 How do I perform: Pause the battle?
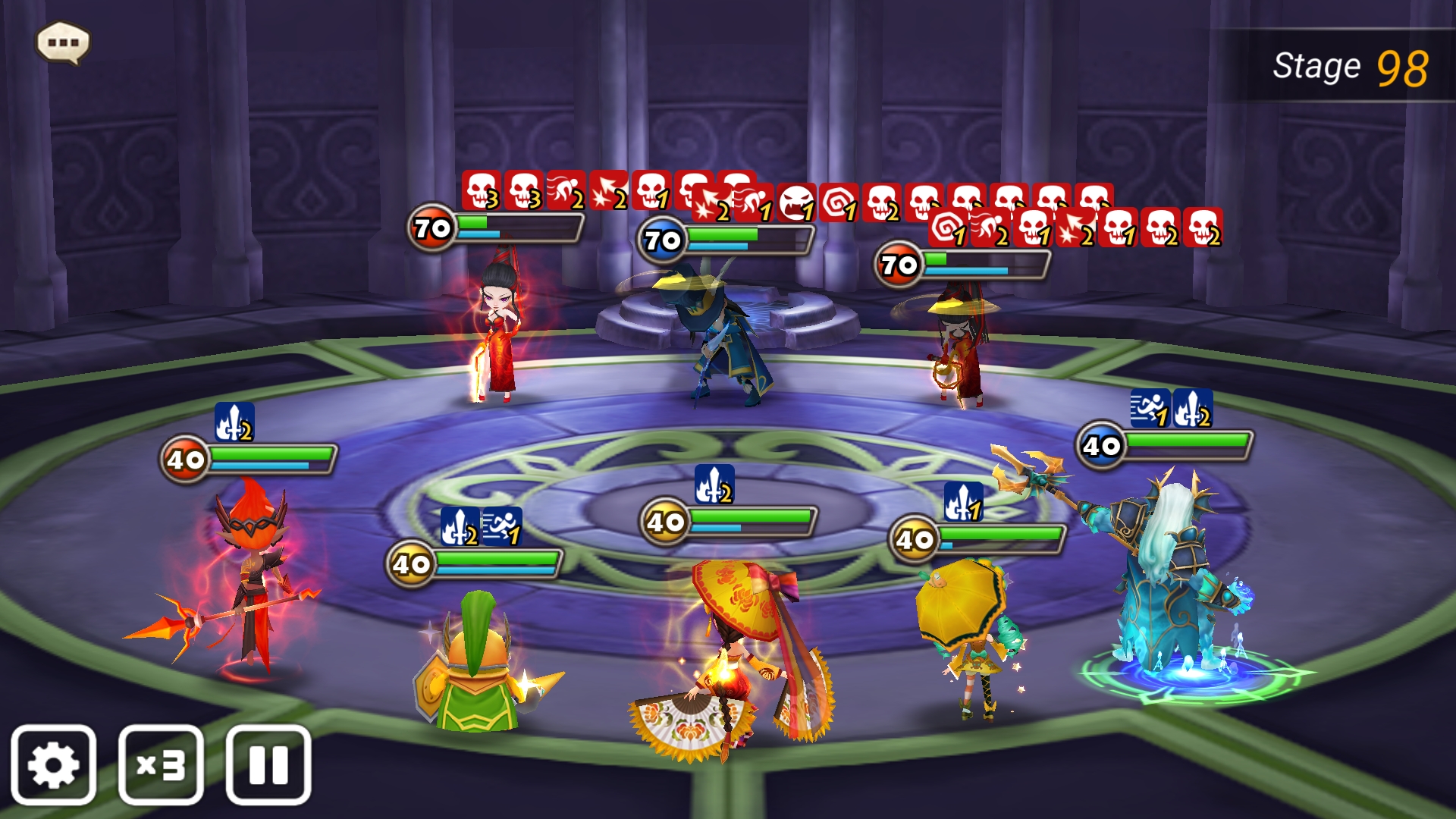(268, 764)
